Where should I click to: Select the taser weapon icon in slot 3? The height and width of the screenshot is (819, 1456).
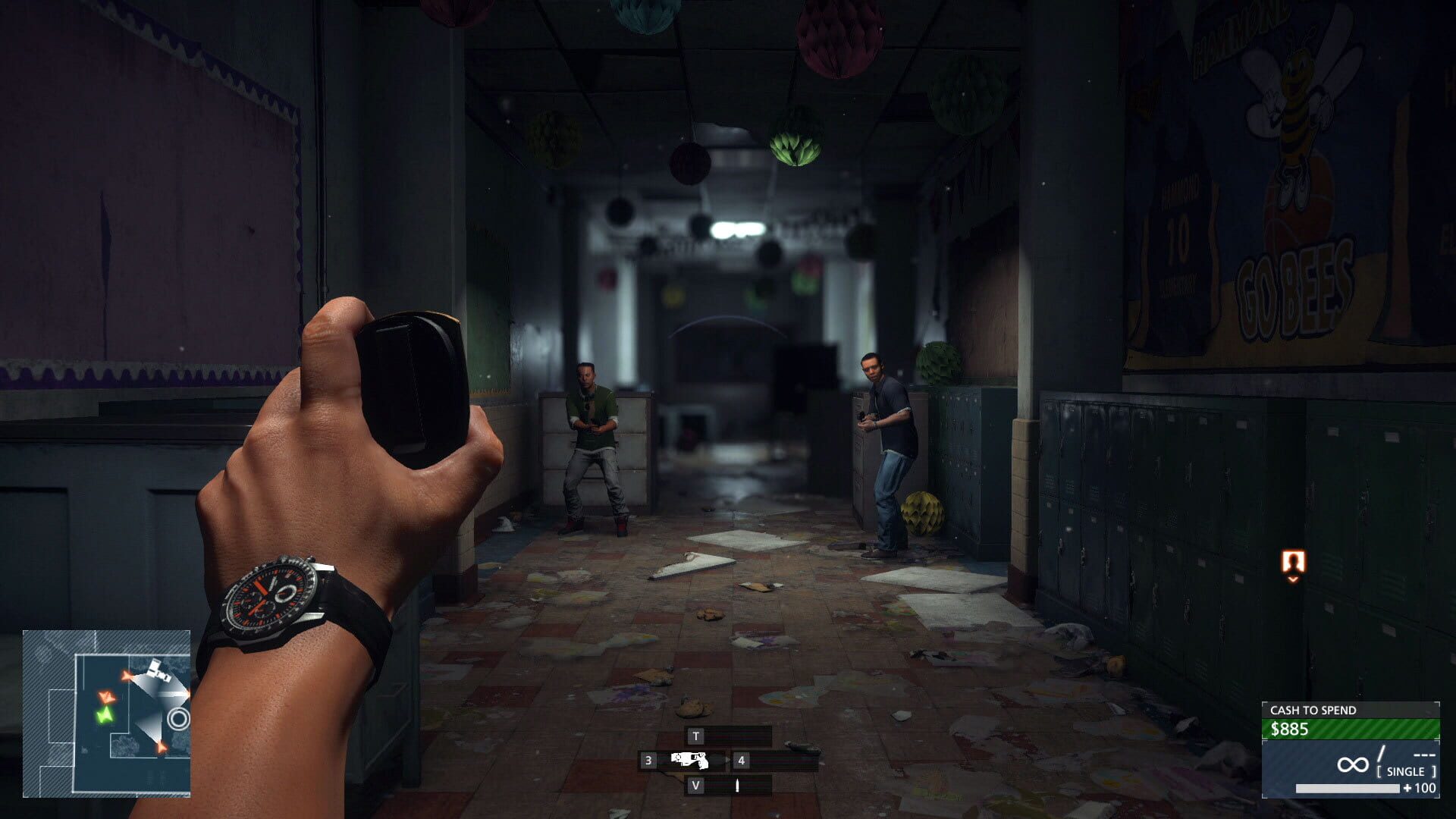pos(689,760)
